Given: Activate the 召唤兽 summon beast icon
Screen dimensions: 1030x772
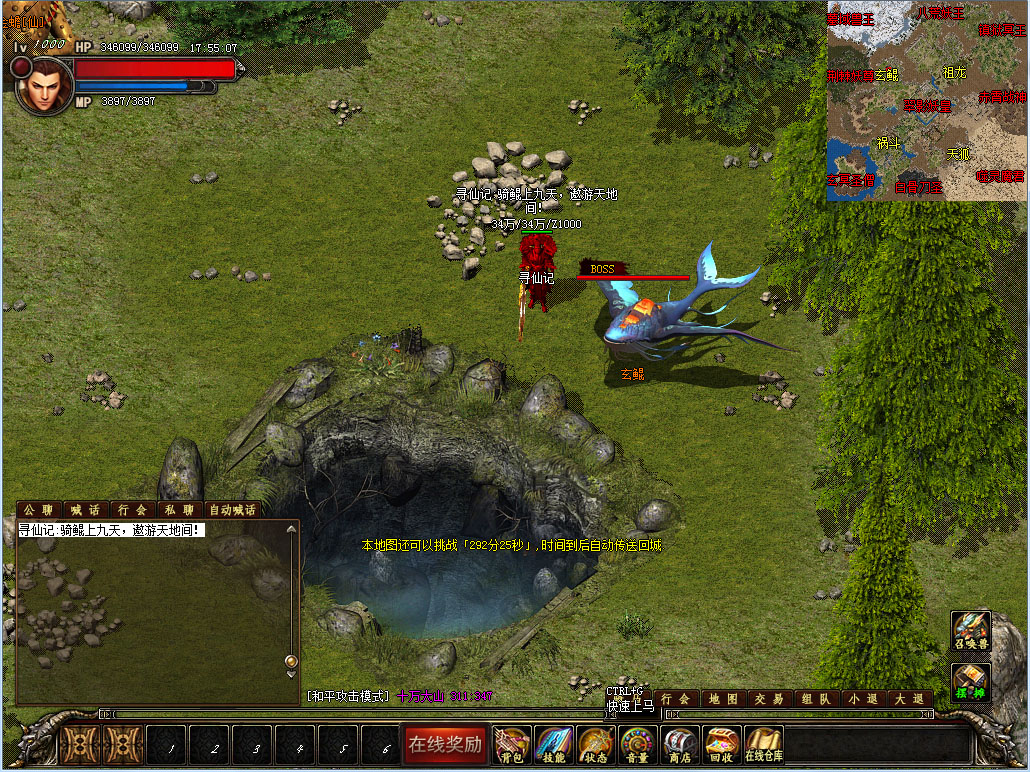Looking at the screenshot, I should [x=970, y=632].
